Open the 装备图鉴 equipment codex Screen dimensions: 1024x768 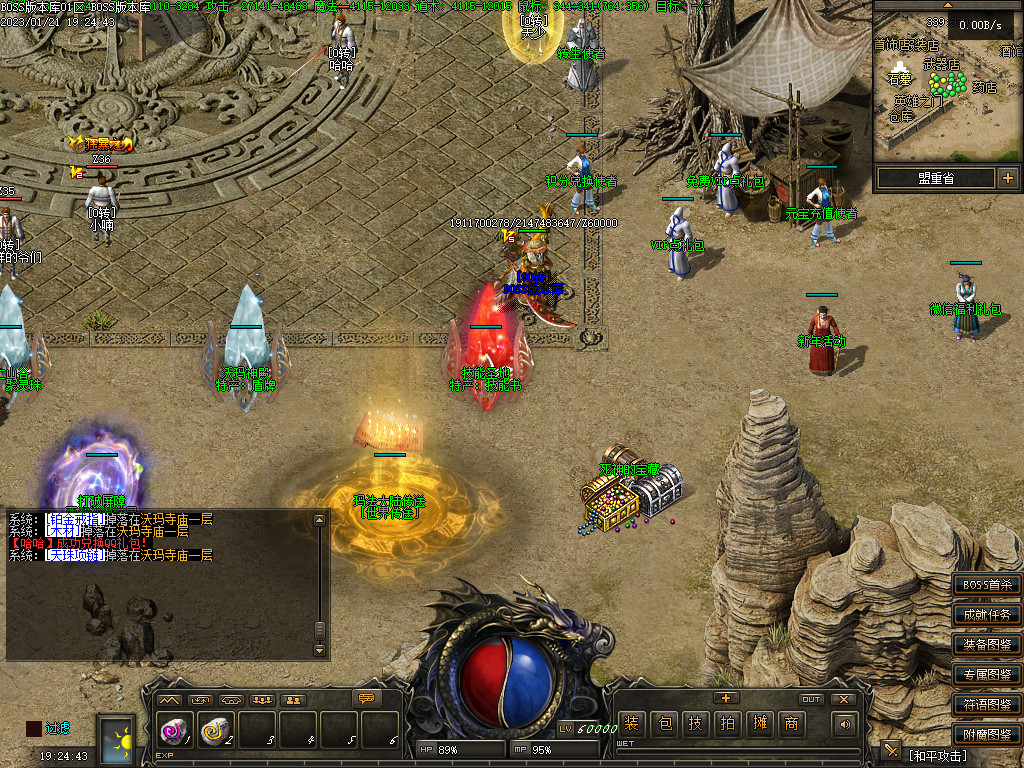pyautogui.click(x=987, y=645)
